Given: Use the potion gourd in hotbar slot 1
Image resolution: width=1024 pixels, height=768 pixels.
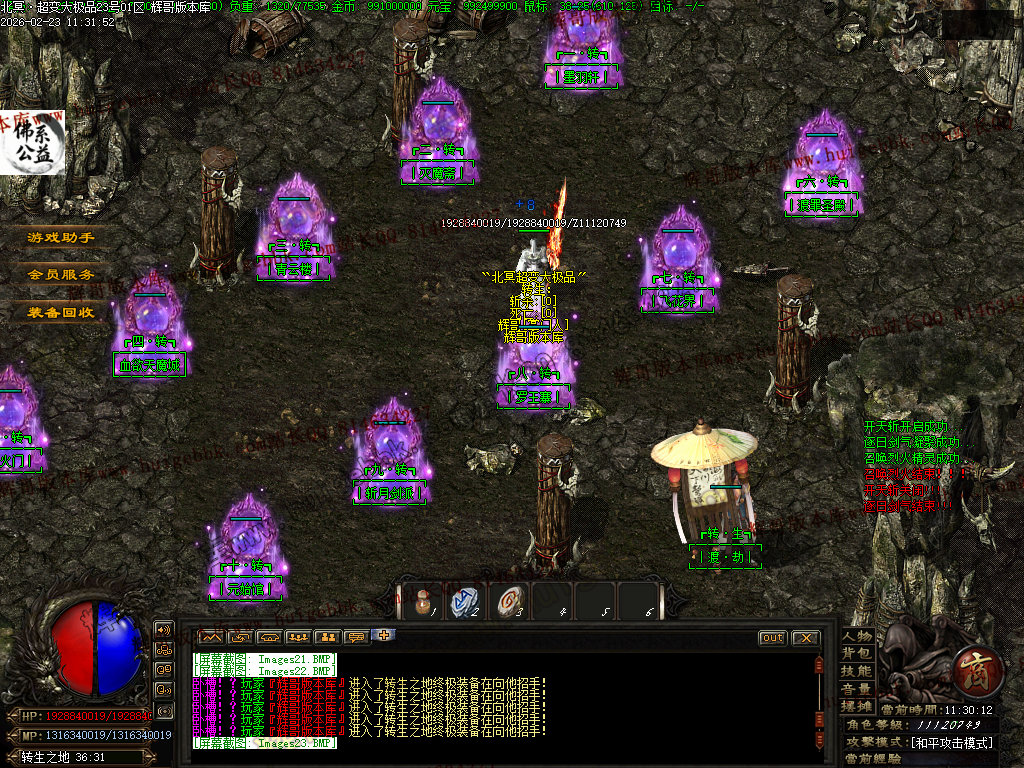Looking at the screenshot, I should [421, 601].
